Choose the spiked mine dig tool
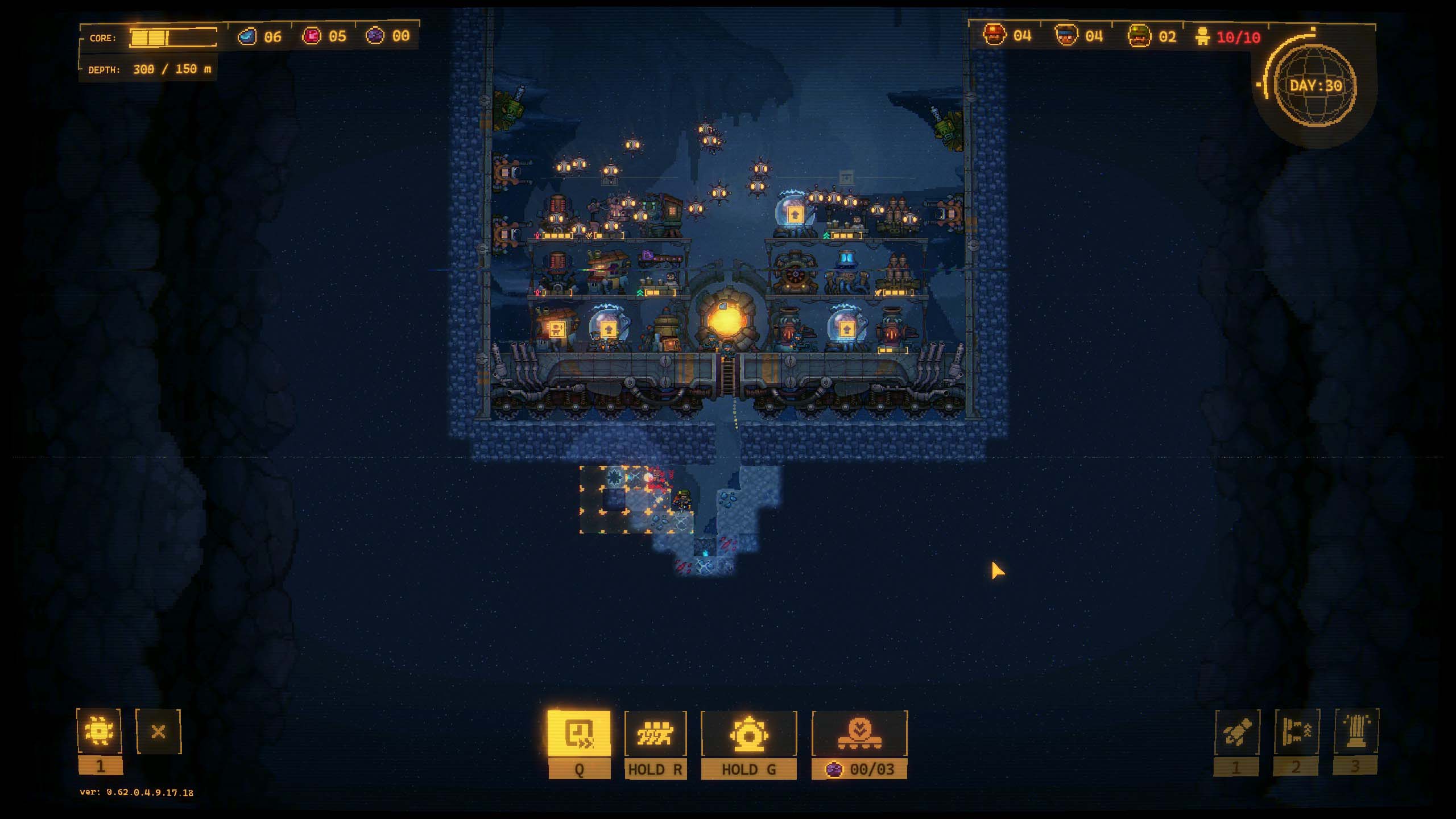This screenshot has width=1456, height=819. pyautogui.click(x=99, y=731)
